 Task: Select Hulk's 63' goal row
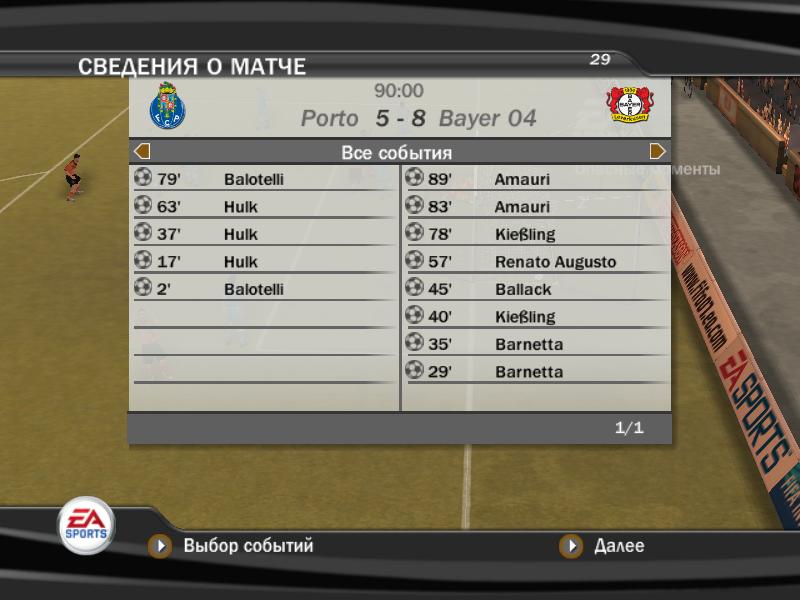[264, 207]
